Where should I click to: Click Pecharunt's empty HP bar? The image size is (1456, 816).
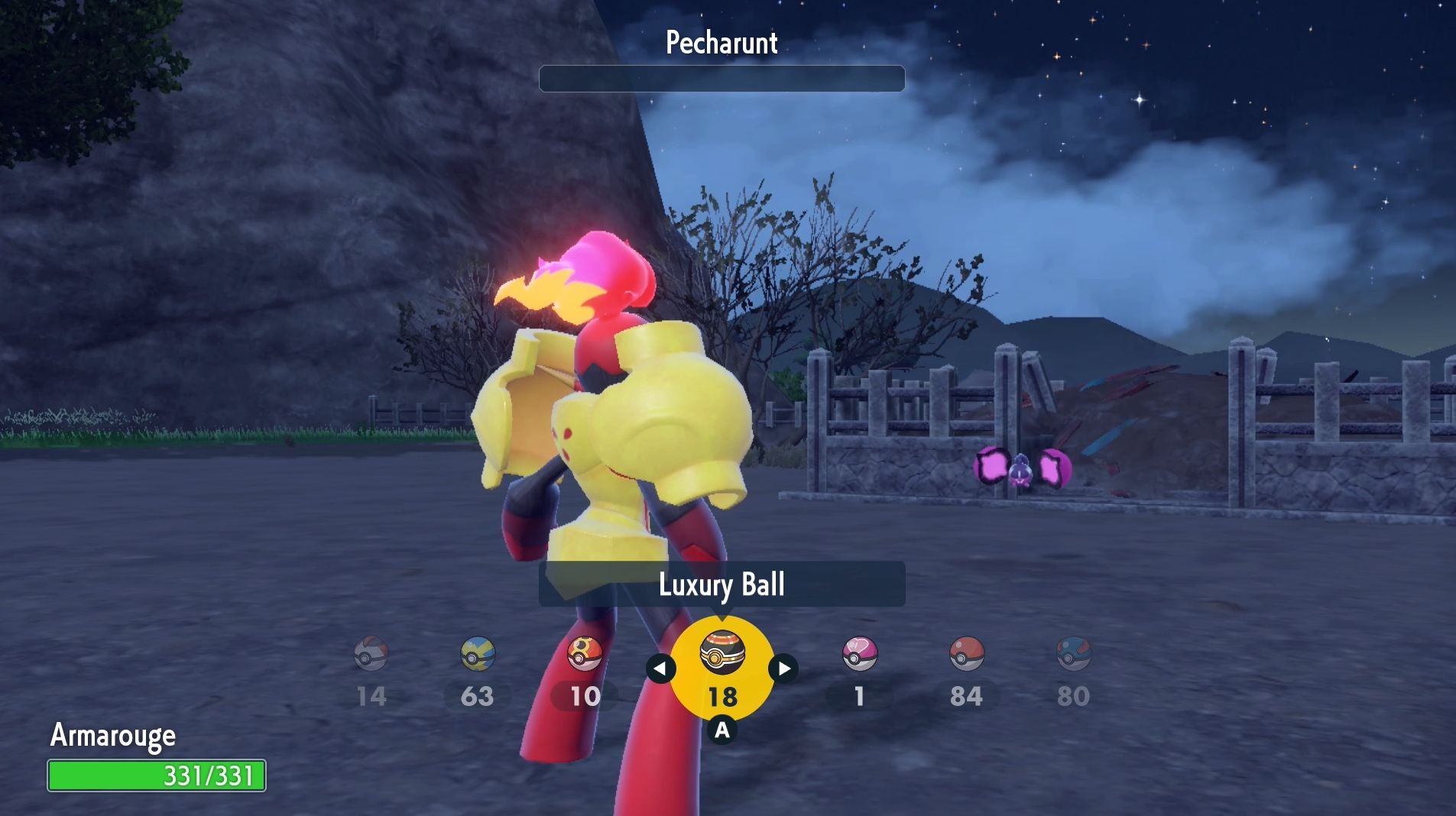point(721,79)
